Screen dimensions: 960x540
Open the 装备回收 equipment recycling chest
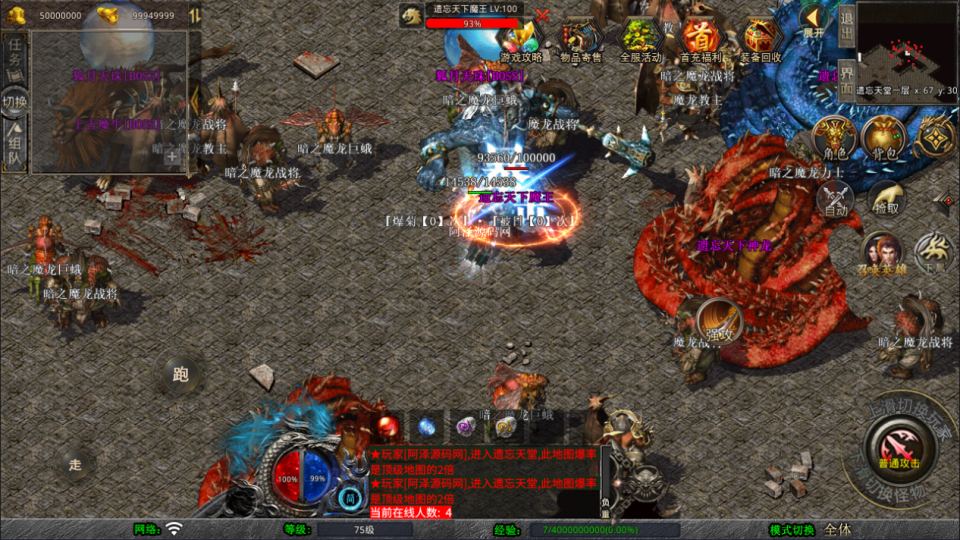coord(763,40)
